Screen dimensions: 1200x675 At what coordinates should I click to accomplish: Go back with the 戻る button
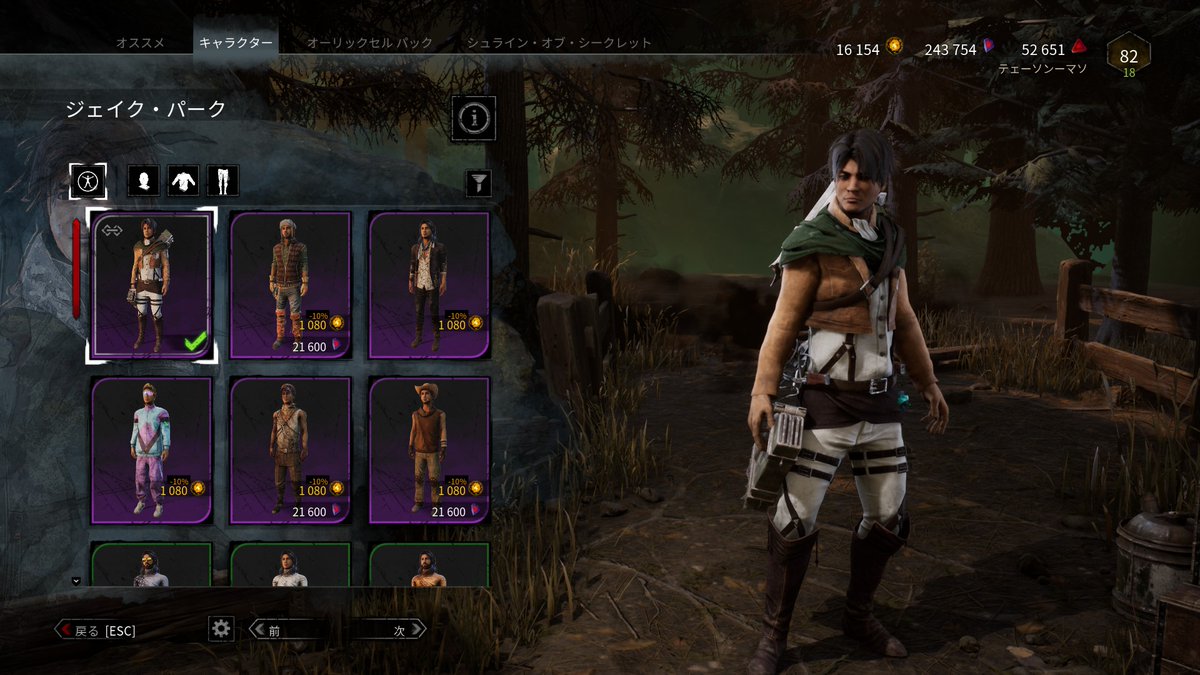click(x=95, y=630)
